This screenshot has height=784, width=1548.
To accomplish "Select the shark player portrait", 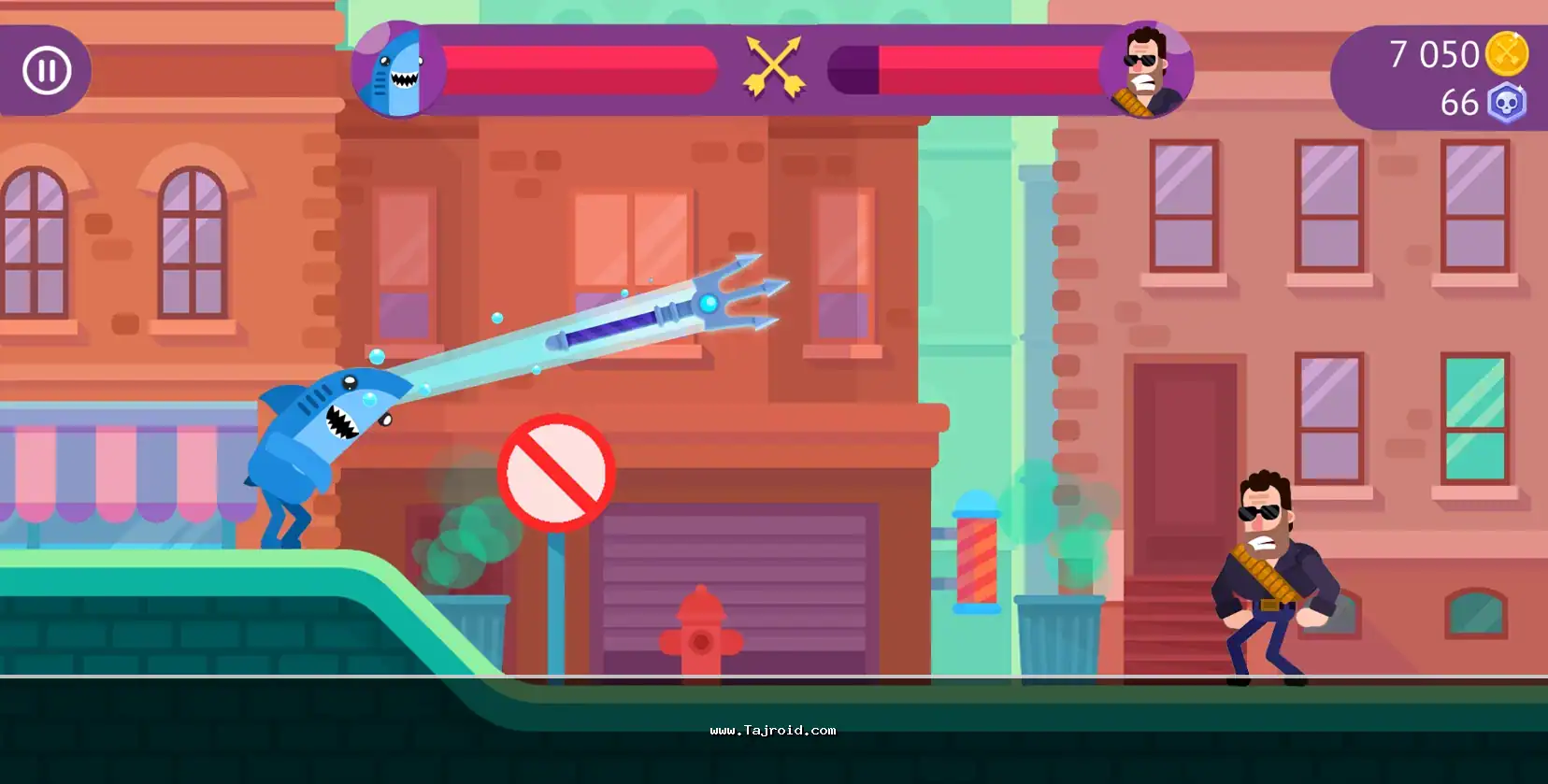I will (397, 70).
